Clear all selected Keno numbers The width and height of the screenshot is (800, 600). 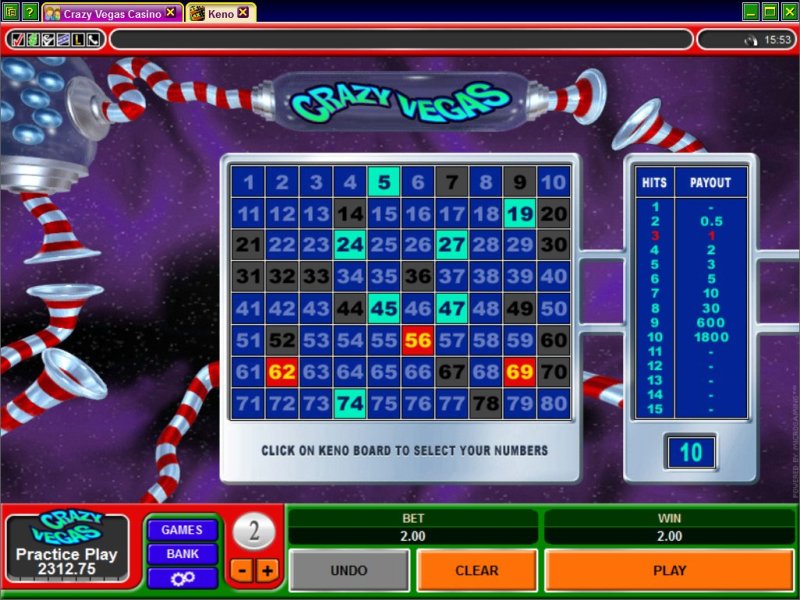476,570
